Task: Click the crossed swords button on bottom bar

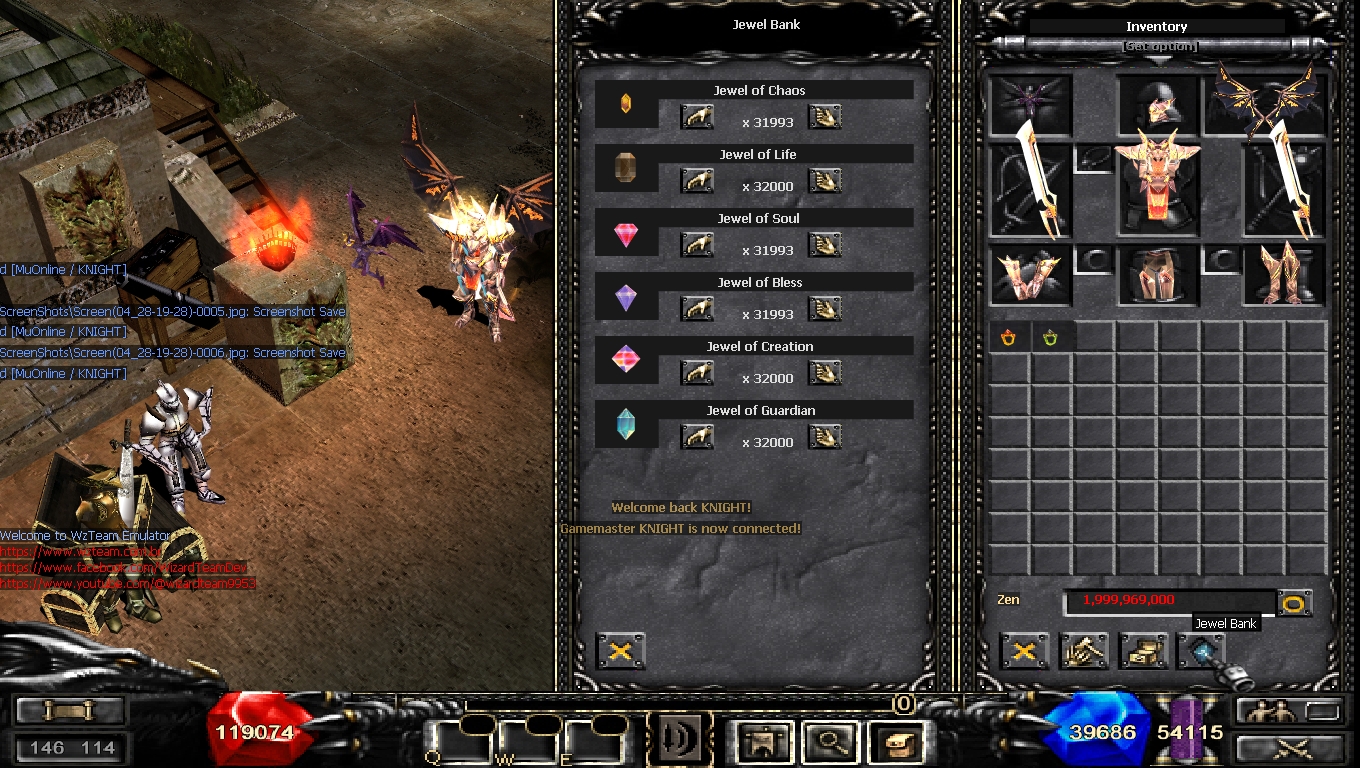Action: click(x=1289, y=747)
